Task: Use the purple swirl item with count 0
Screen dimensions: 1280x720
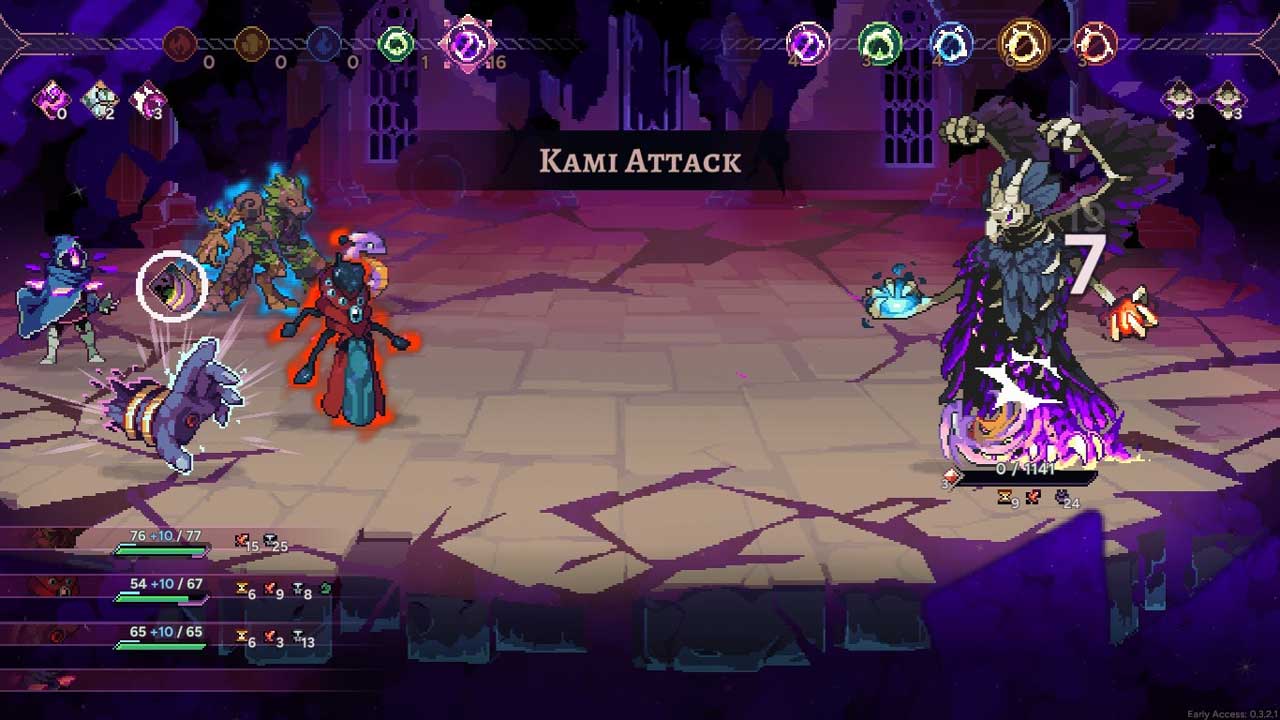Action: (x=48, y=99)
